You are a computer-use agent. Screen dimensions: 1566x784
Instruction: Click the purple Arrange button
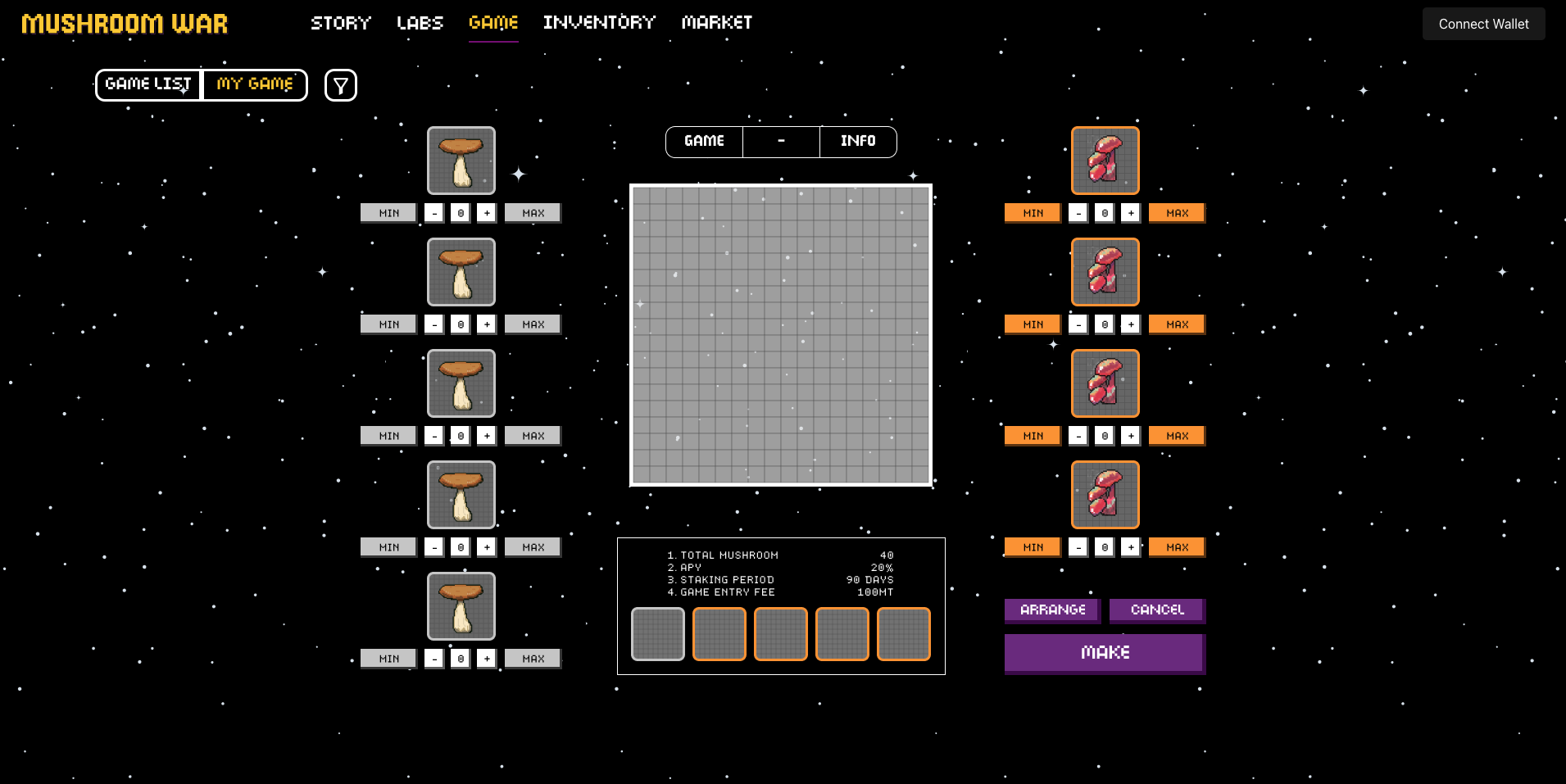click(x=1052, y=610)
